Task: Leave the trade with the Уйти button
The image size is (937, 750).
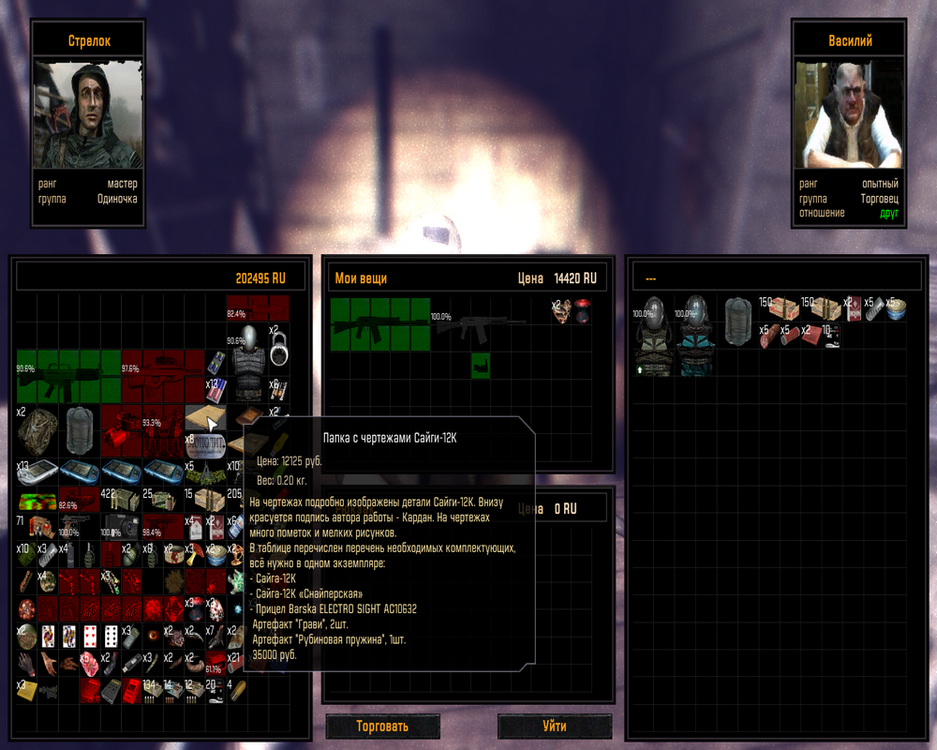Action: tap(554, 727)
